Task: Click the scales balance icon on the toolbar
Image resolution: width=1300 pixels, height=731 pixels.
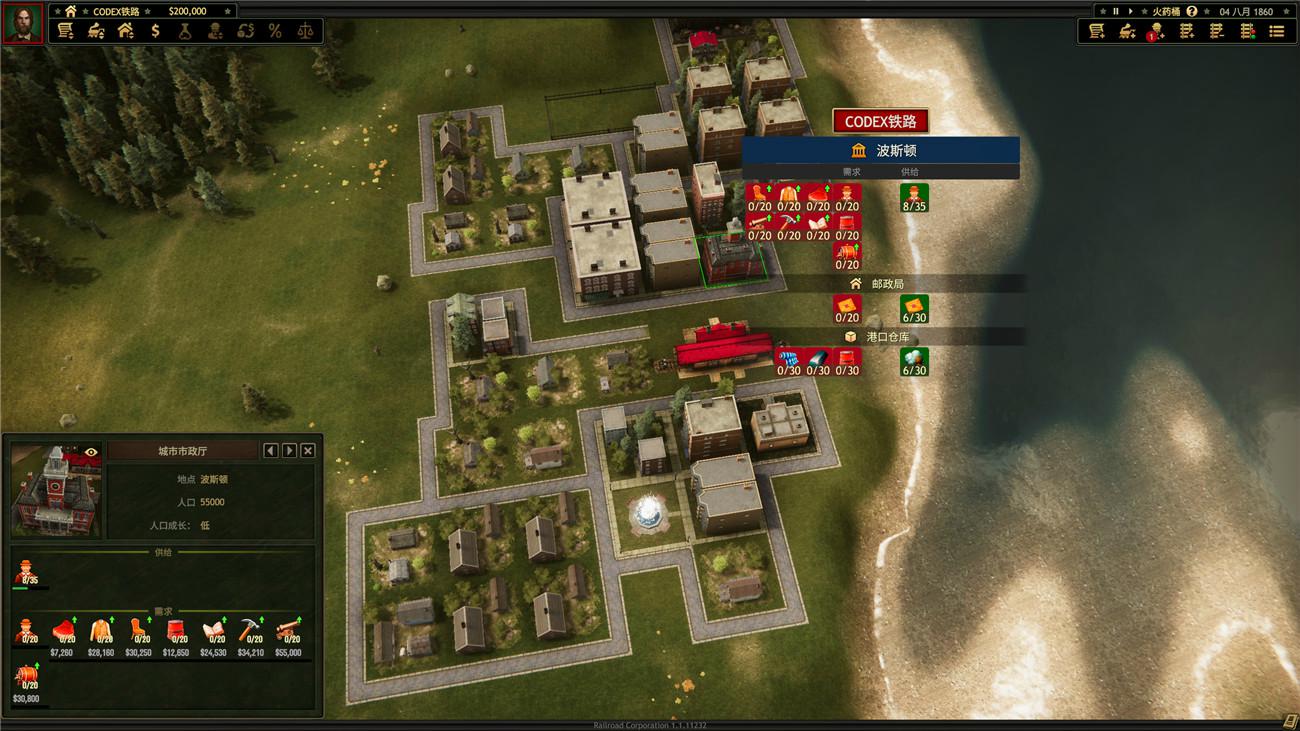Action: (306, 30)
